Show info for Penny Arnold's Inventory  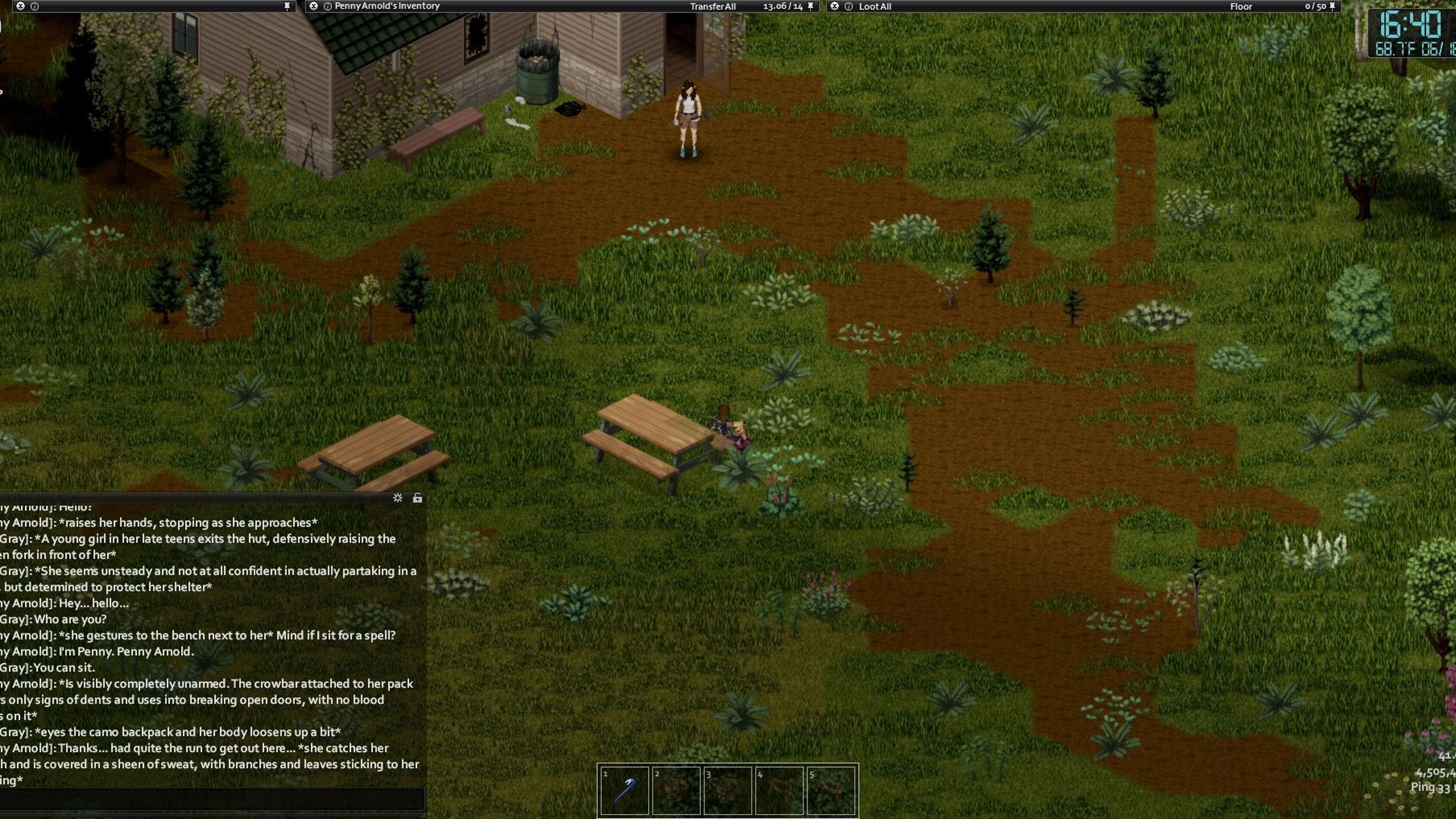(x=327, y=6)
